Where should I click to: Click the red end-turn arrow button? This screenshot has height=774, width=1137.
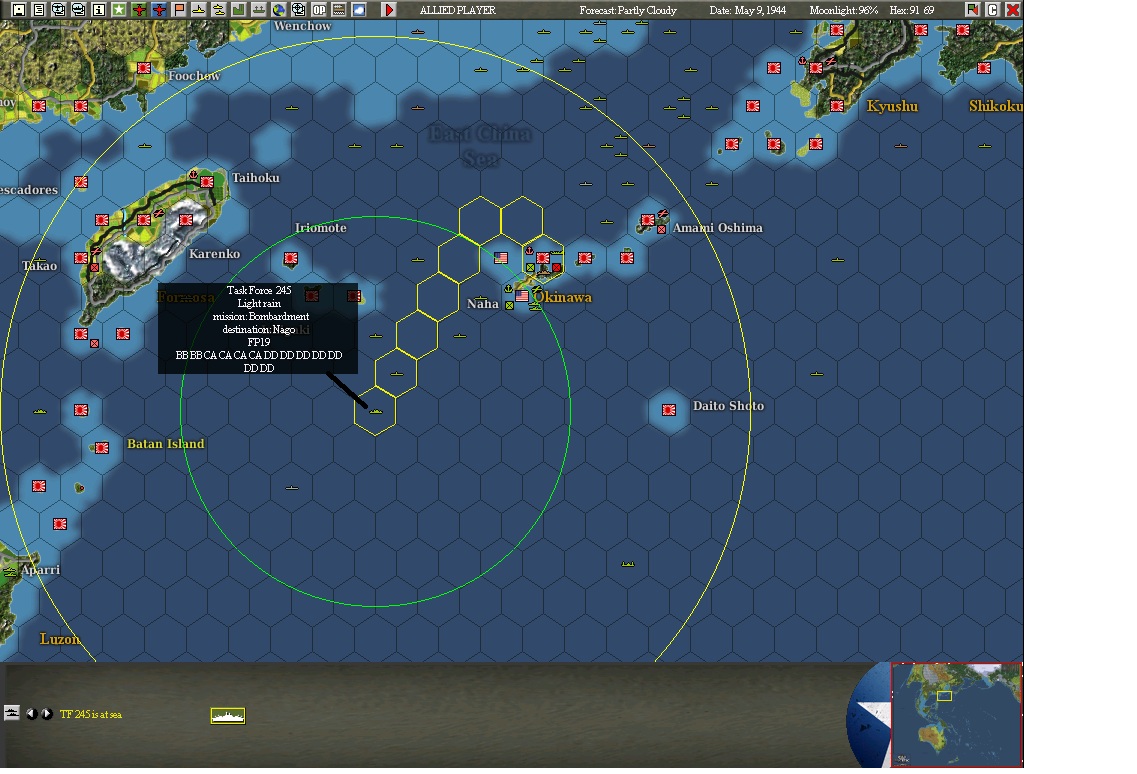coord(389,10)
